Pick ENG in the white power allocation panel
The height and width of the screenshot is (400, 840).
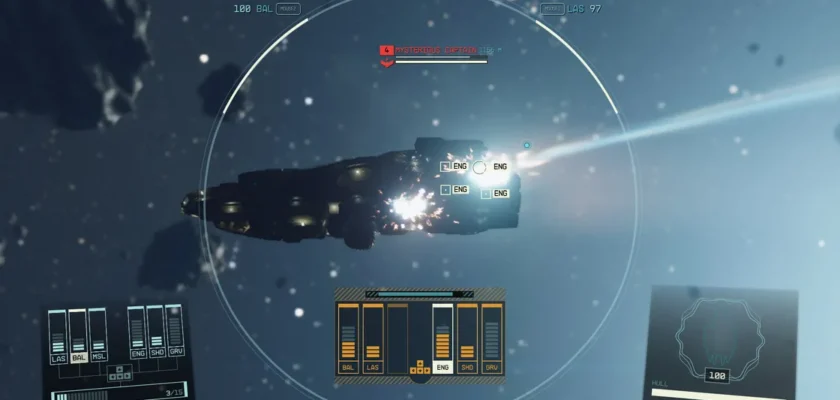pyautogui.click(x=137, y=353)
